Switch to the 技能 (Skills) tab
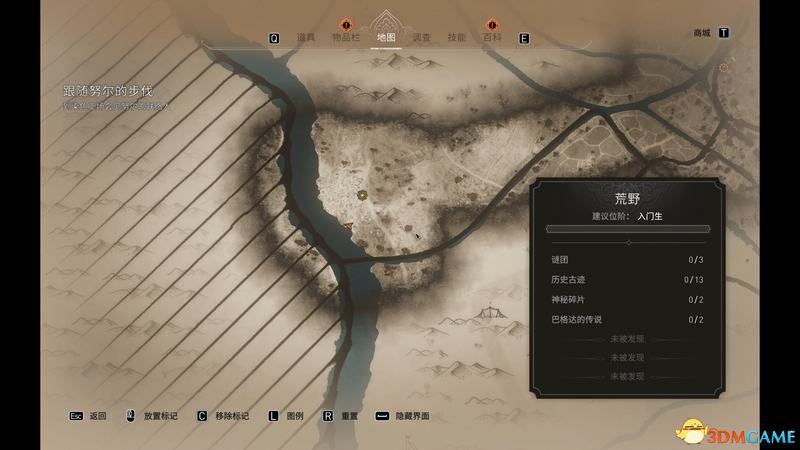Screen dimensions: 800x450 pos(457,38)
